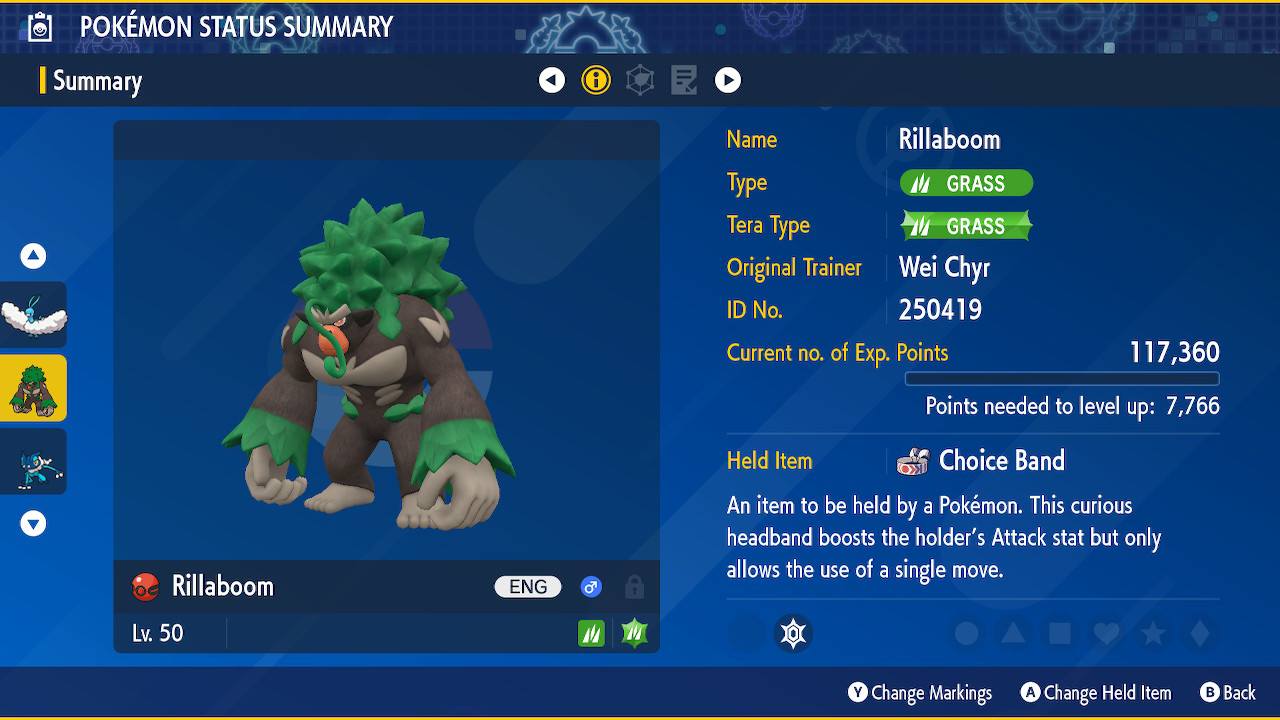Open the moves and notes tab

684,80
